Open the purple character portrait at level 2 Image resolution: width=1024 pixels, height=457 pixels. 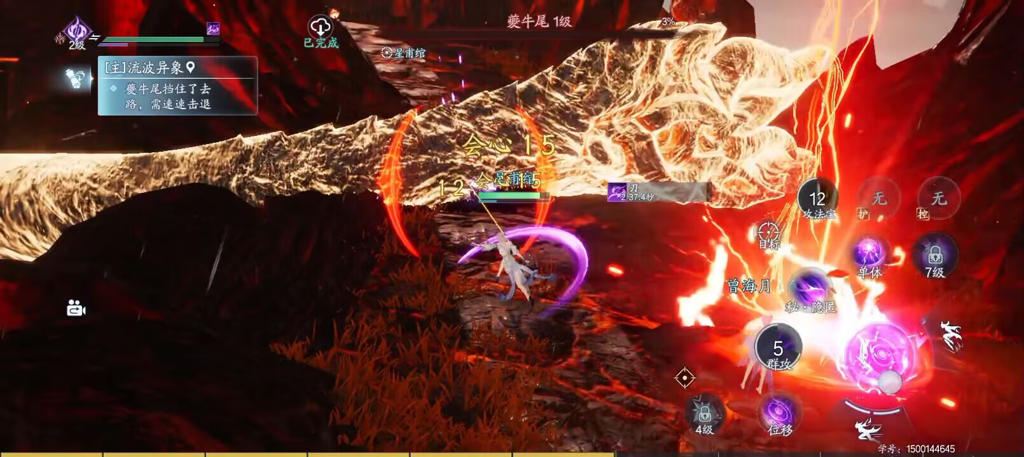point(76,33)
